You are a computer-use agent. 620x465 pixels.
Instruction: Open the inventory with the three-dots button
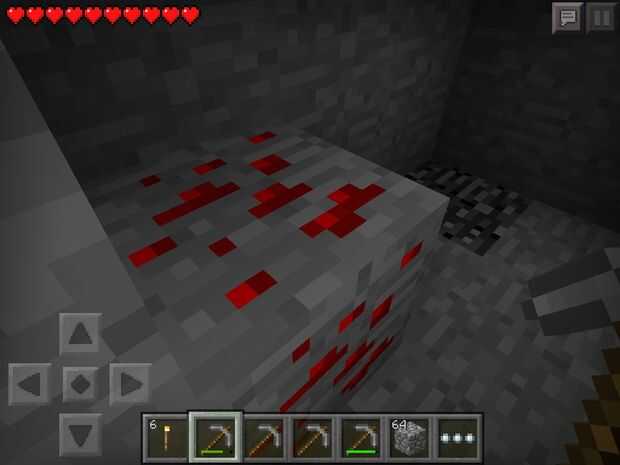point(459,437)
